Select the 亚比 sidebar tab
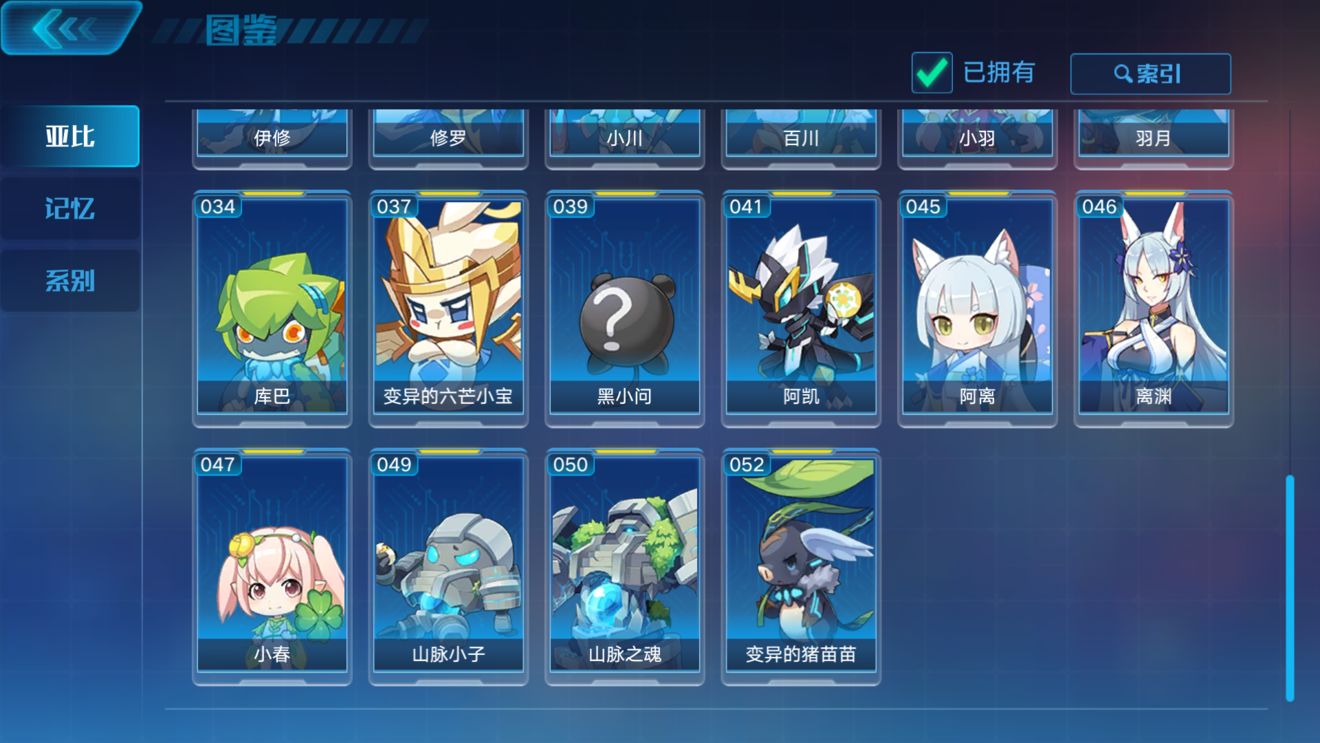The image size is (1320, 743). [x=70, y=135]
